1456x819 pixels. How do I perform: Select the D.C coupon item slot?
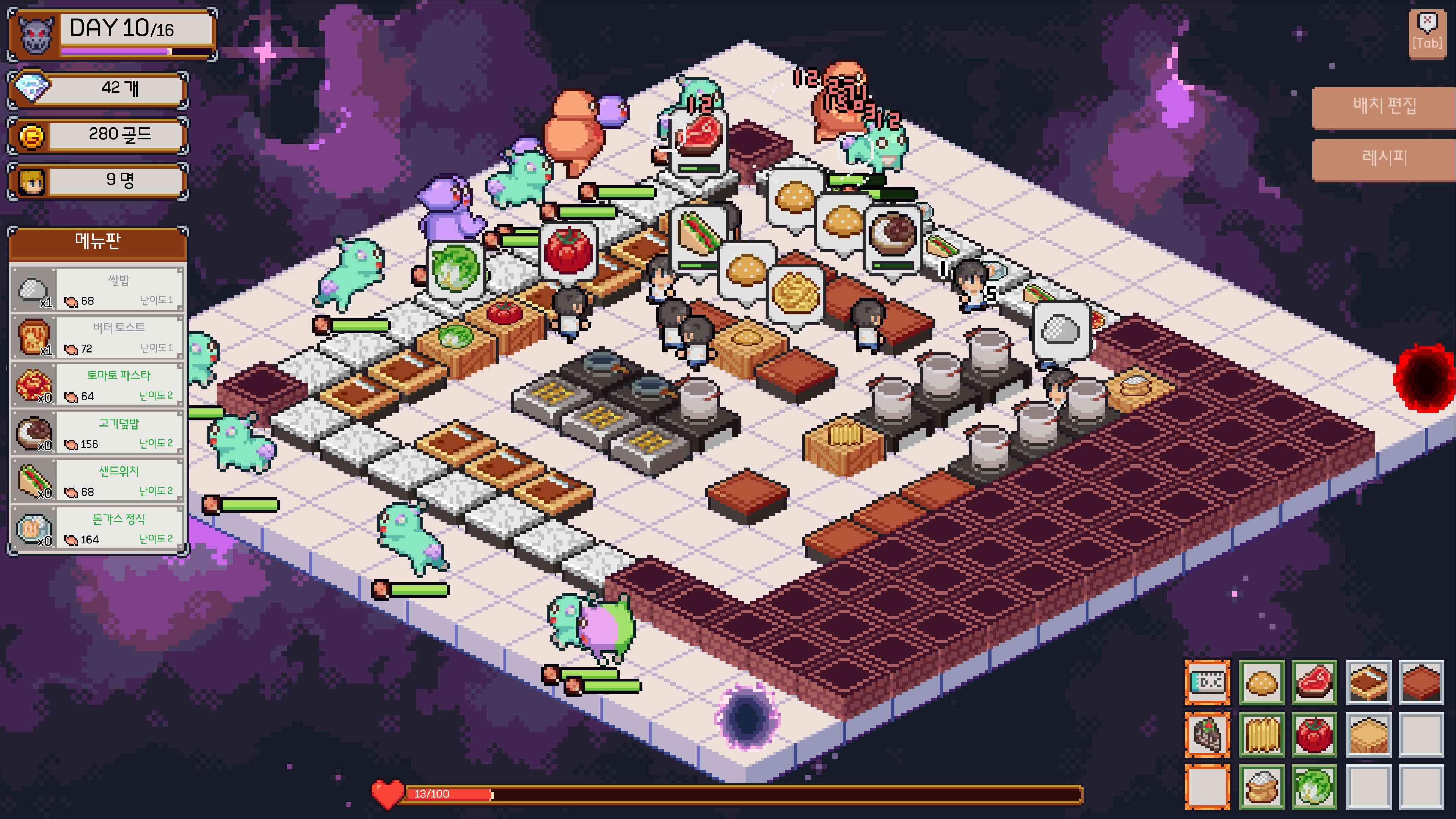coord(1208,682)
